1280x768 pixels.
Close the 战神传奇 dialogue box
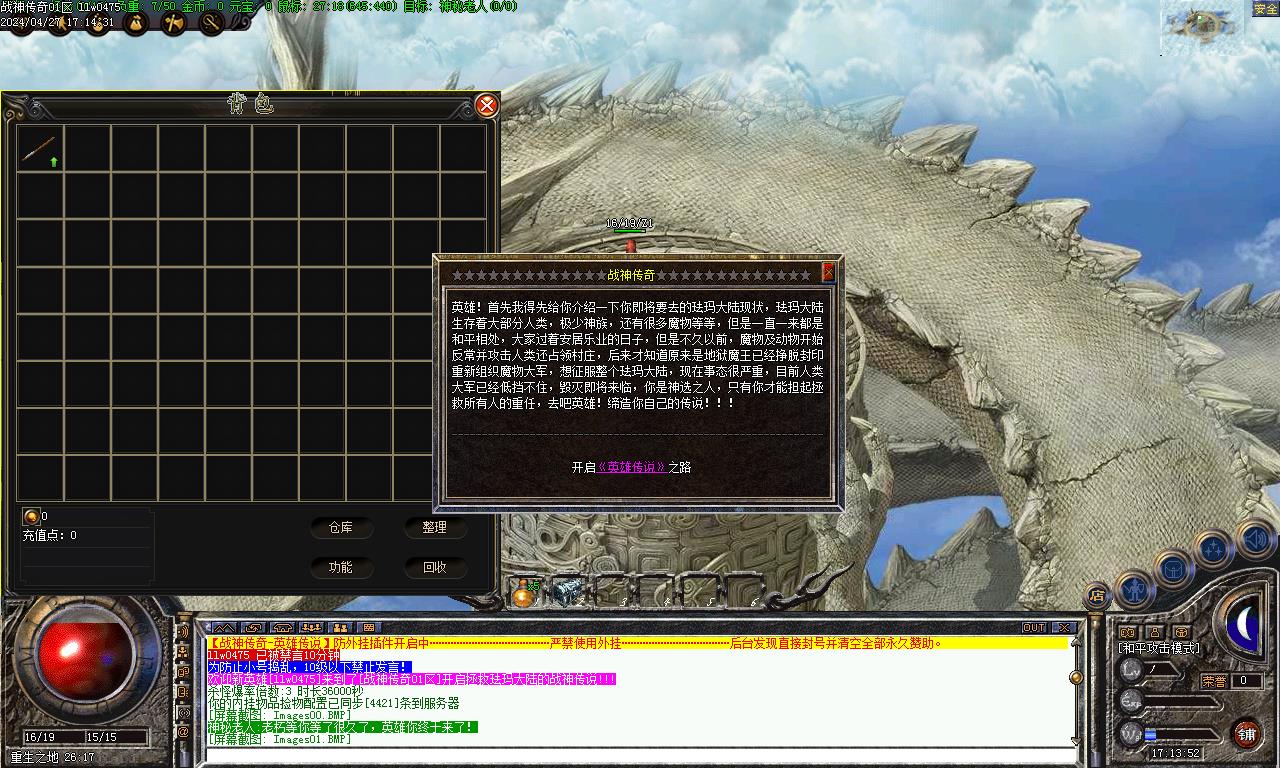point(828,272)
